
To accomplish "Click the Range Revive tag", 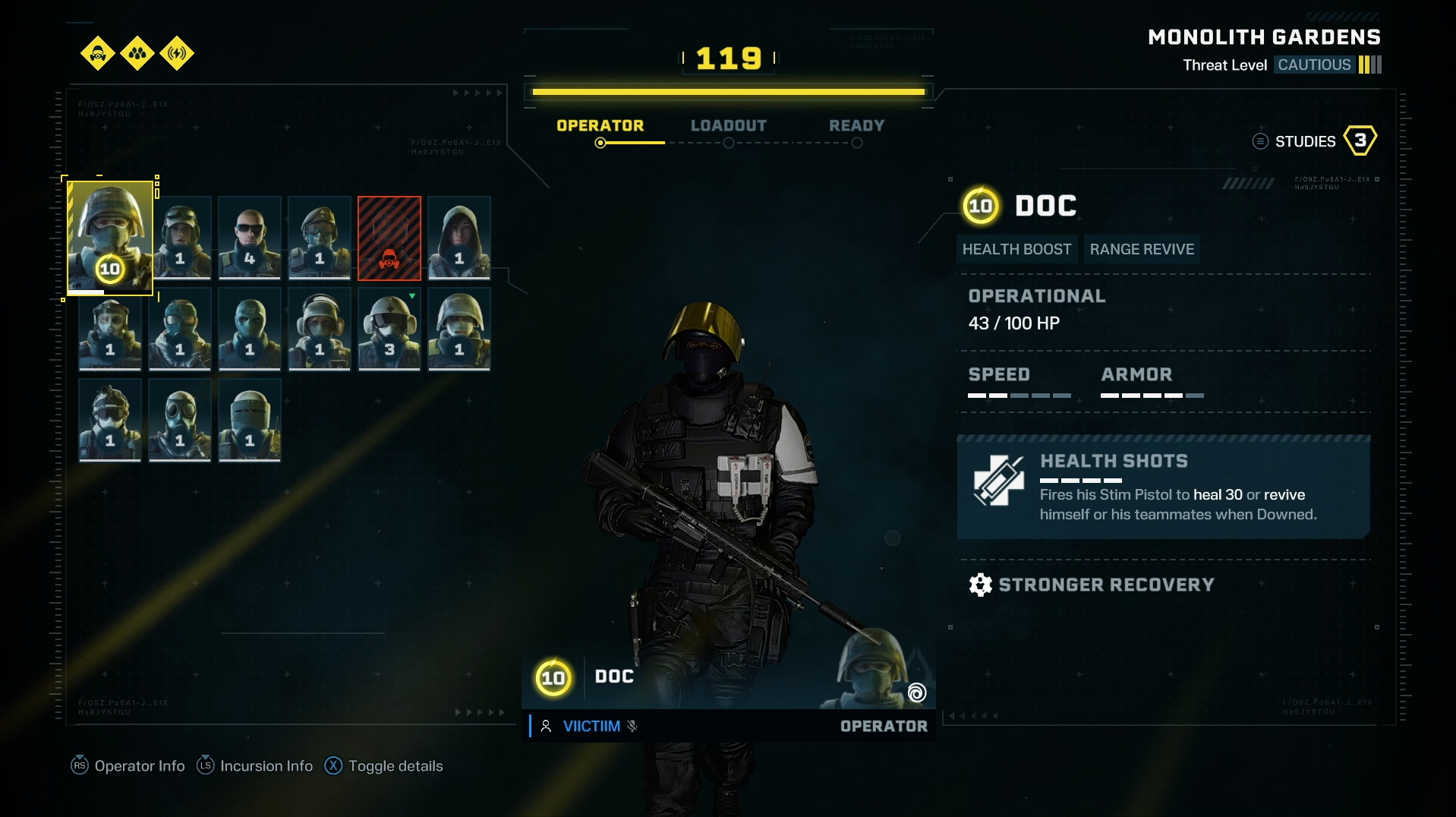I will point(1142,249).
